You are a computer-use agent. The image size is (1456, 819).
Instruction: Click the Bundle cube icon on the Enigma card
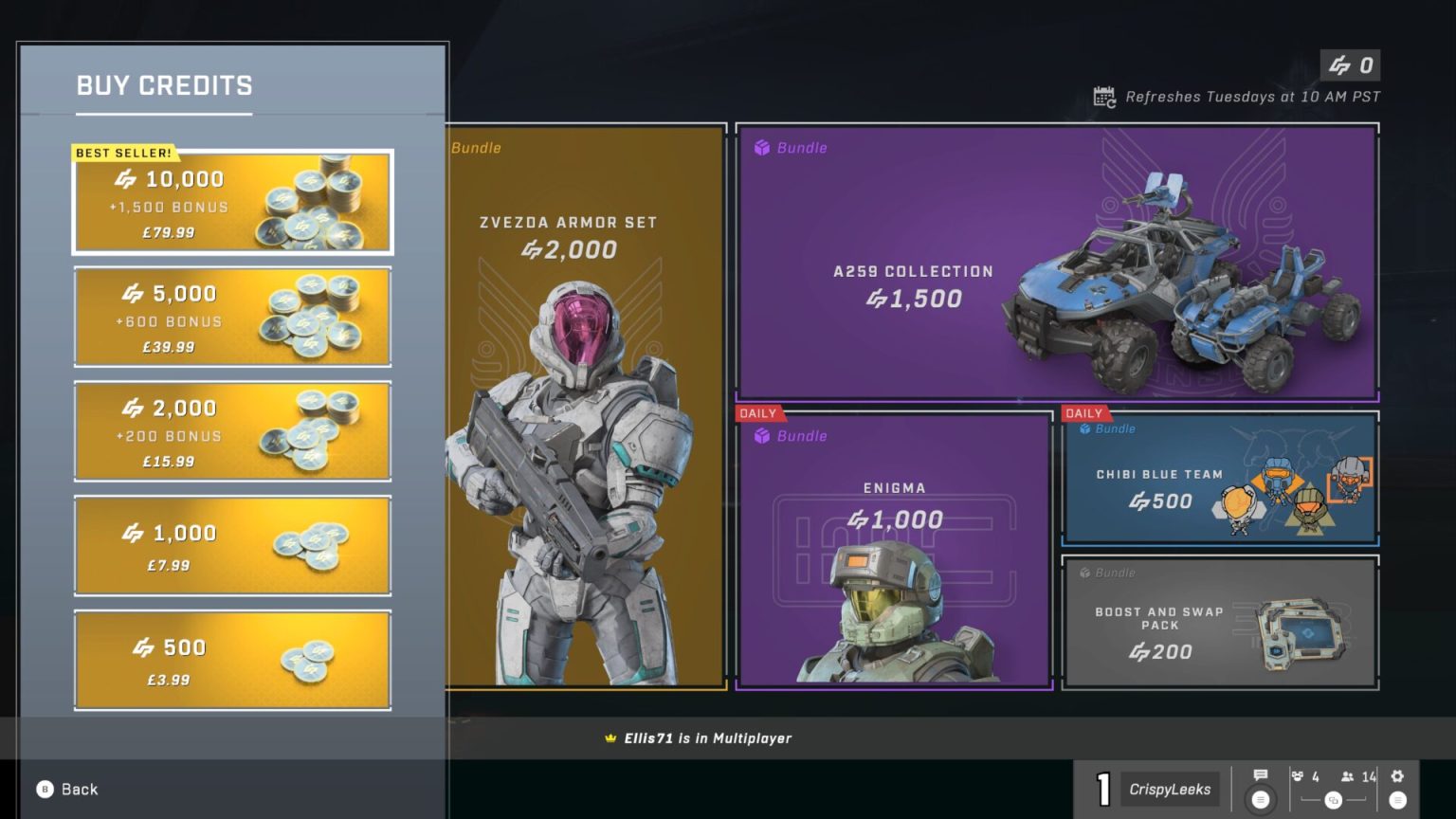tap(759, 436)
